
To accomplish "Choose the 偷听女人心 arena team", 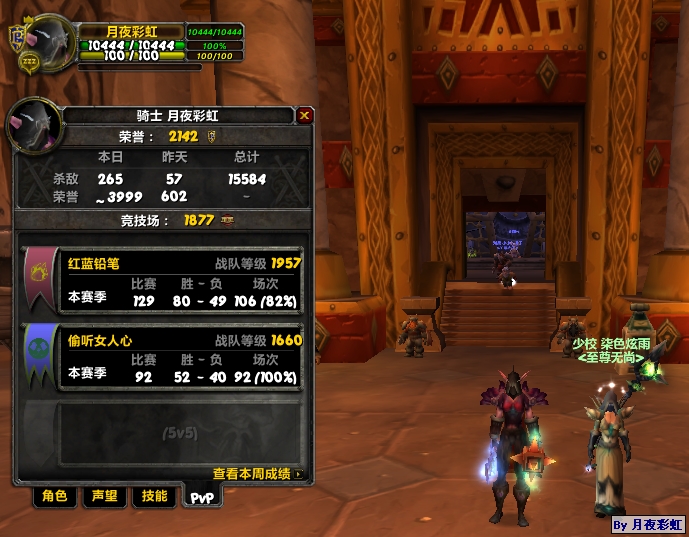I will coord(165,357).
